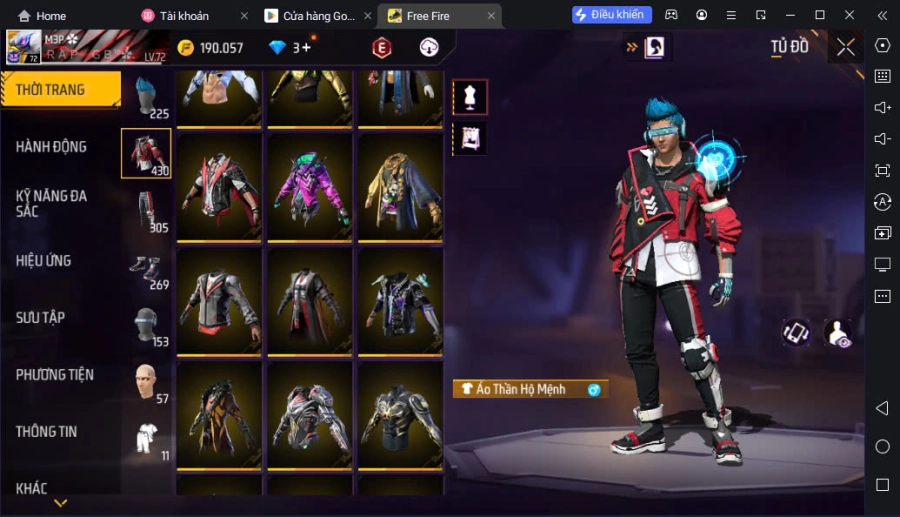Equip the red and black jacket thumbnail
Viewport: 900px width, 517px height.
pyautogui.click(x=219, y=188)
